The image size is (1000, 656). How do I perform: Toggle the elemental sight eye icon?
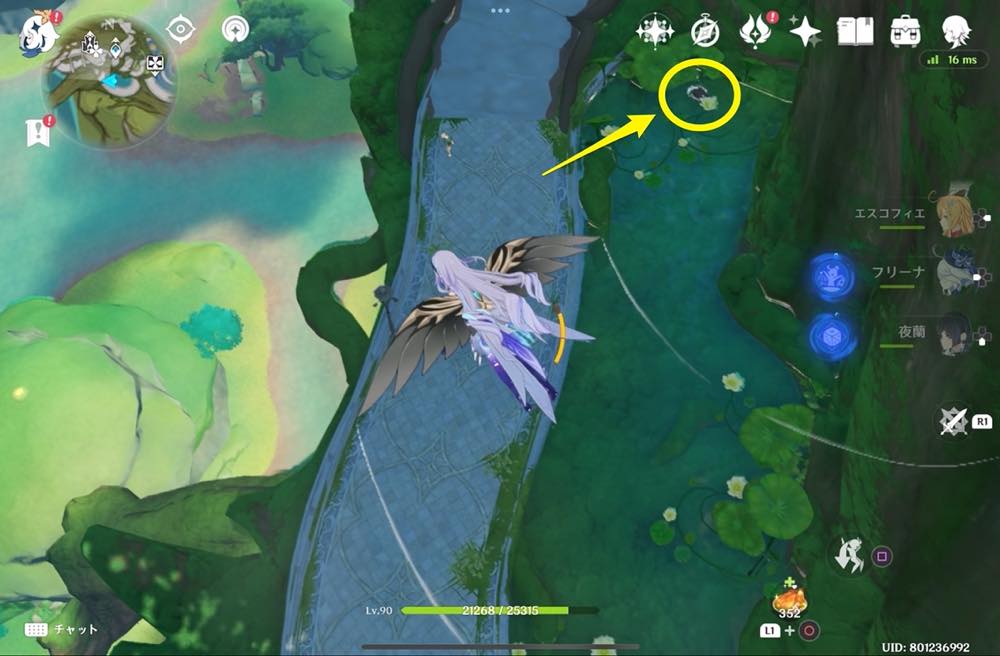point(180,30)
